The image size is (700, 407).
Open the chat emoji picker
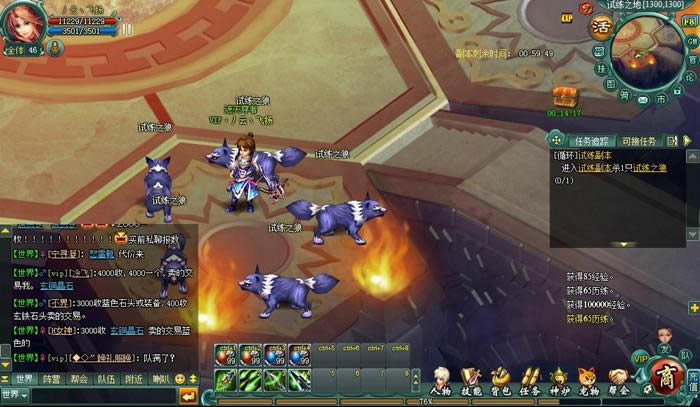pos(180,379)
